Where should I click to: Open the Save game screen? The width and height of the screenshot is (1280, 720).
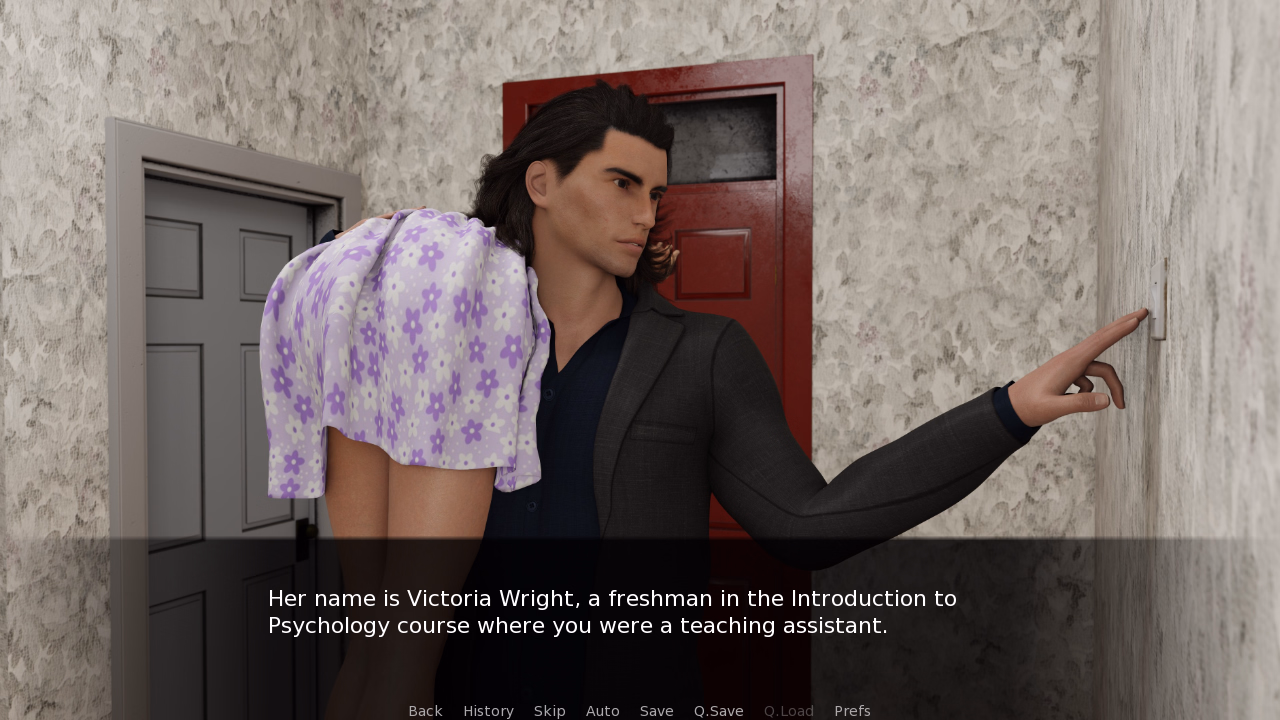coord(656,711)
